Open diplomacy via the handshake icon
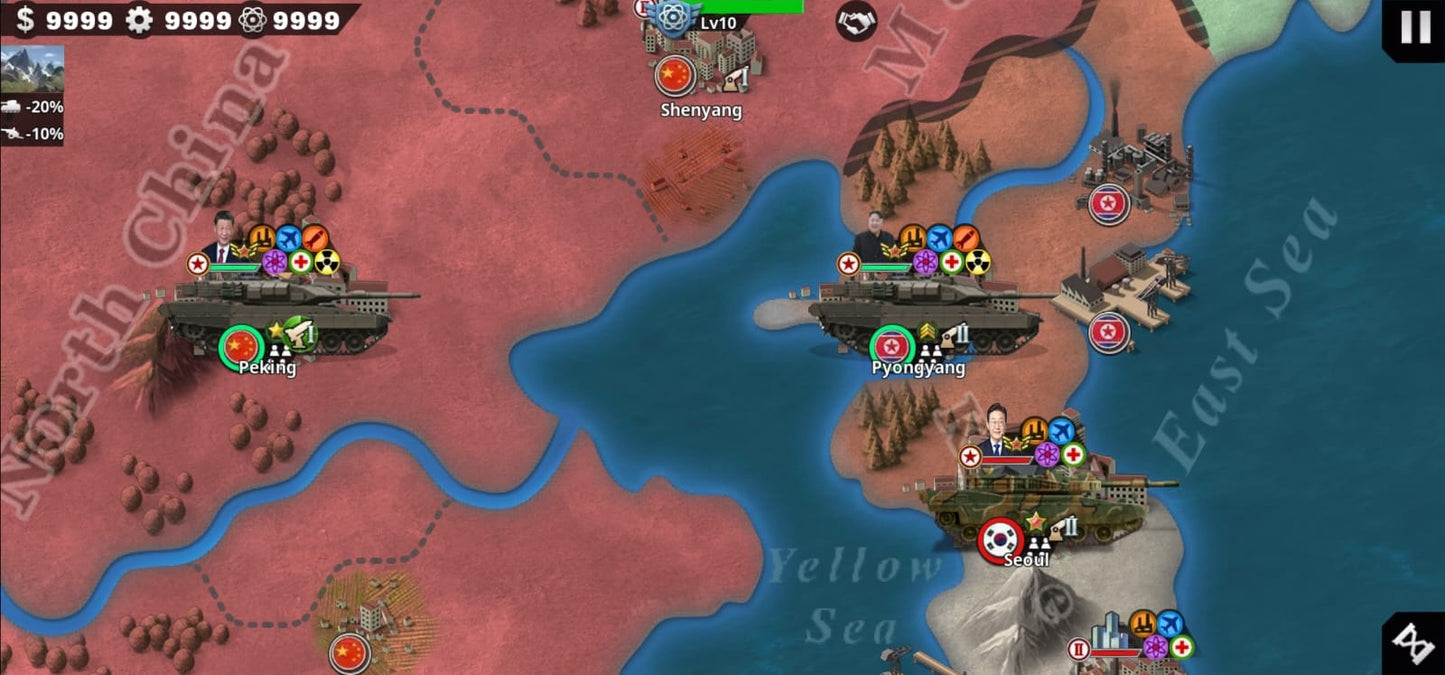 (856, 20)
